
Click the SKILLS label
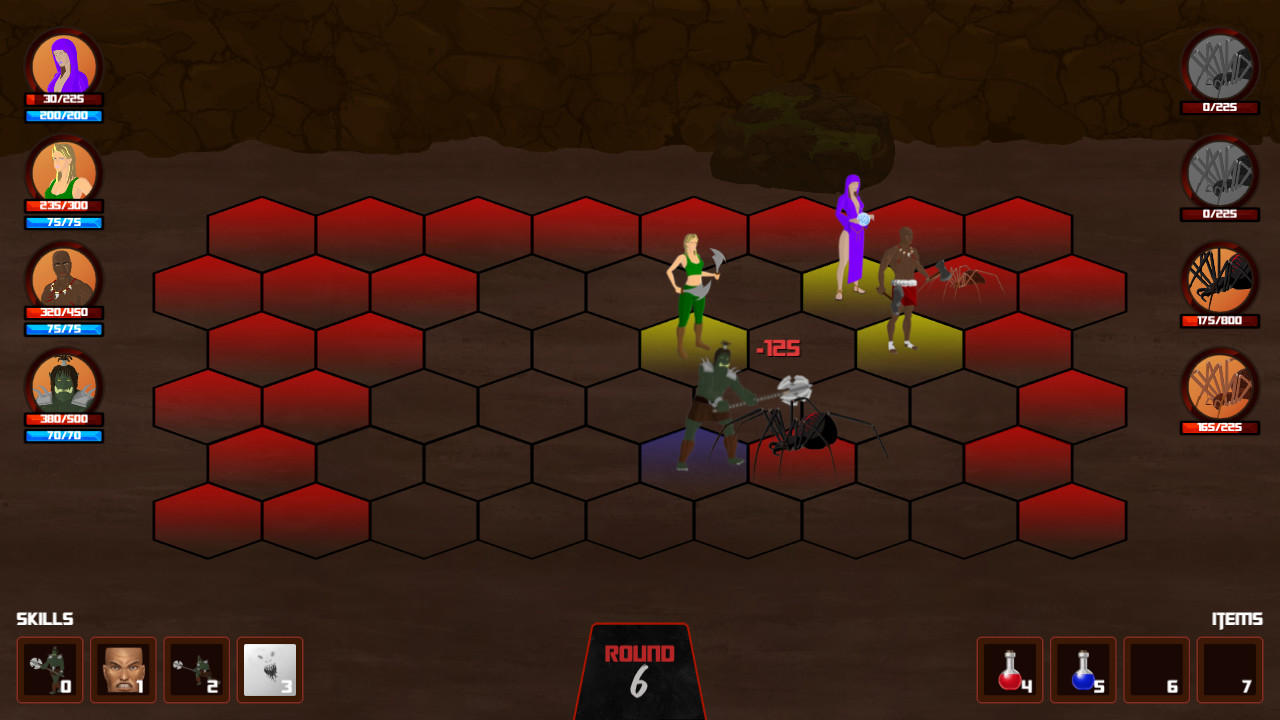44,618
